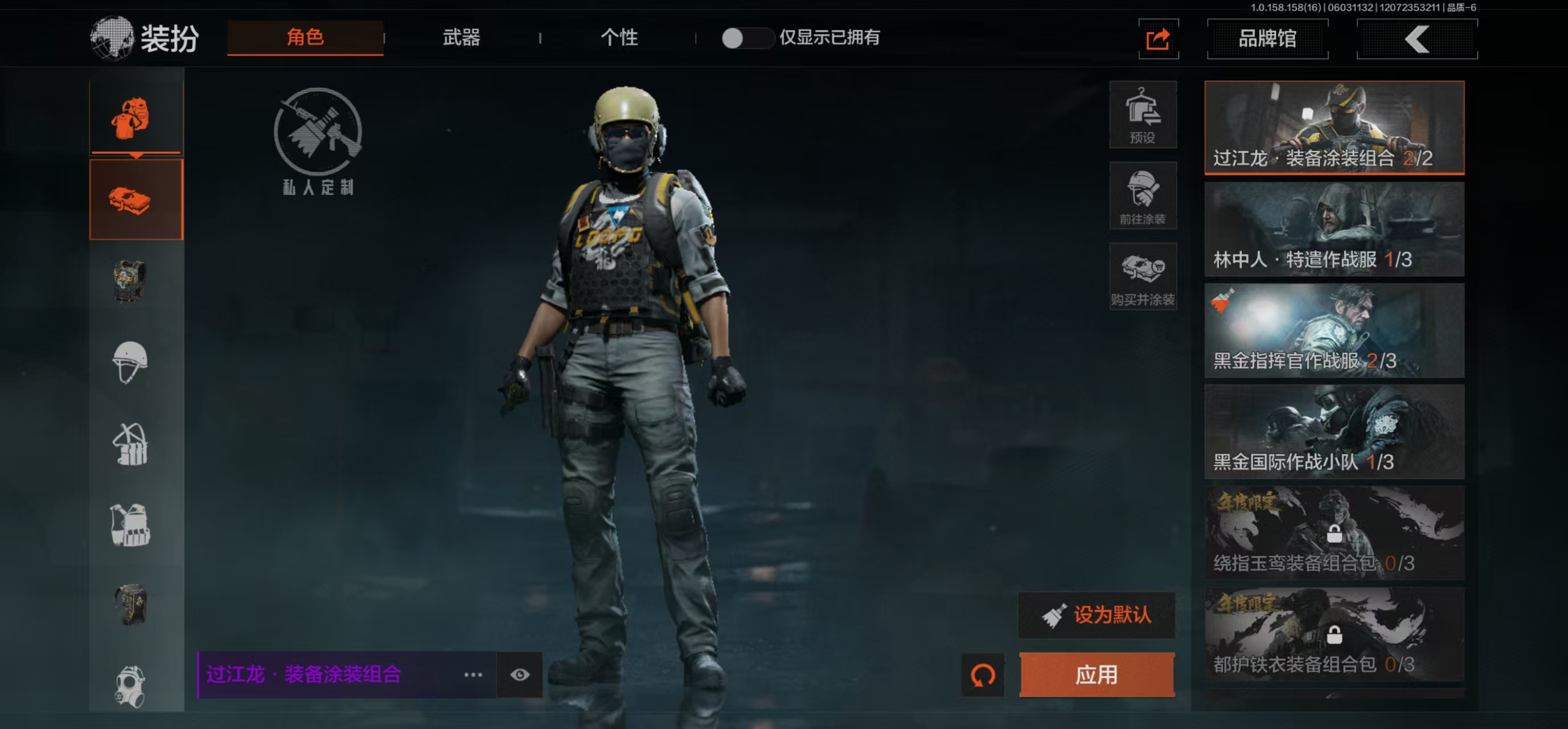This screenshot has width=1568, height=729.
Task: Go back with the arrow button
Action: 1416,40
